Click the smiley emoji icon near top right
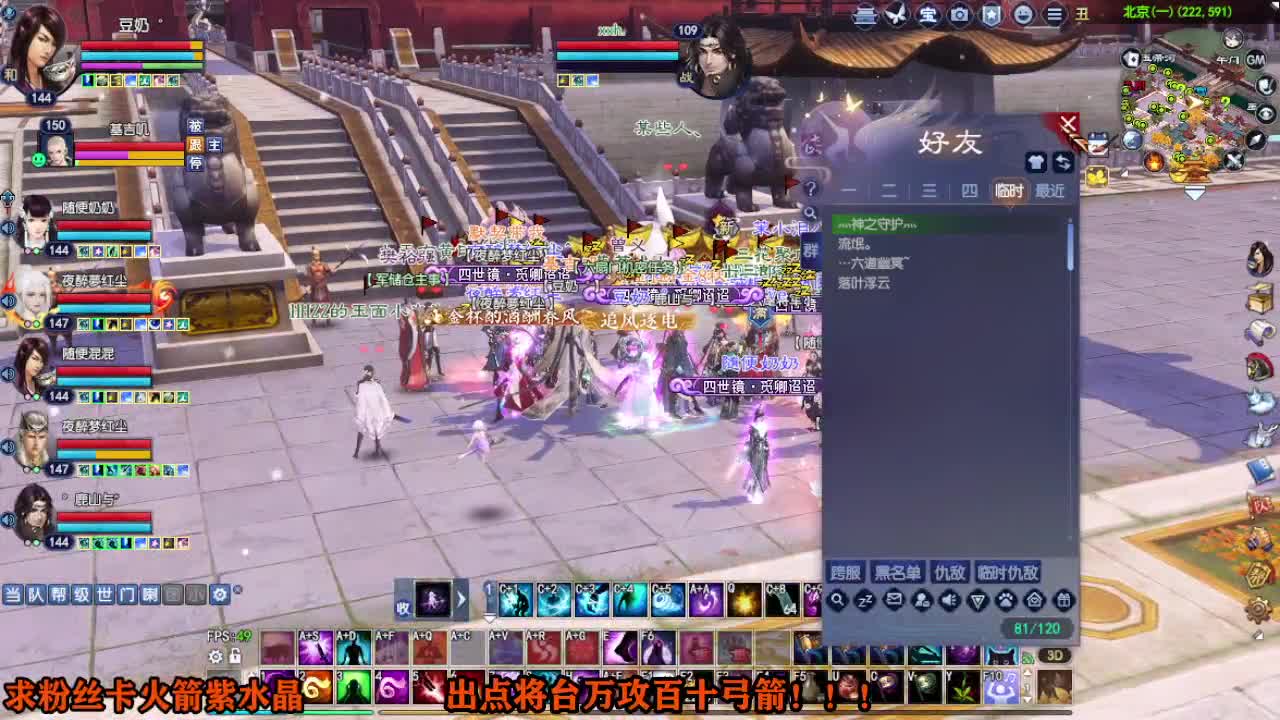The height and width of the screenshot is (720, 1280). point(1022,15)
